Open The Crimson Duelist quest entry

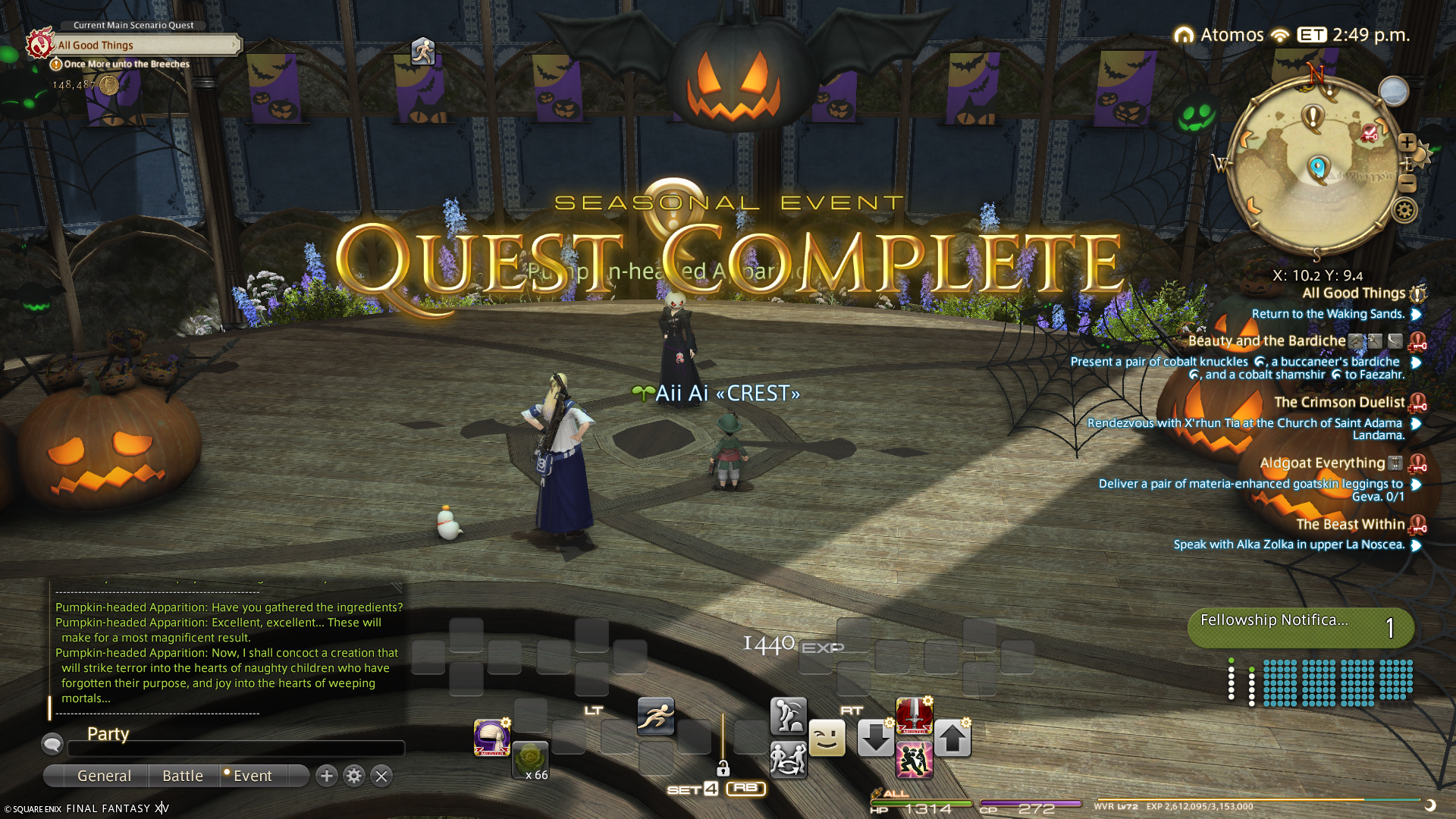[1339, 402]
